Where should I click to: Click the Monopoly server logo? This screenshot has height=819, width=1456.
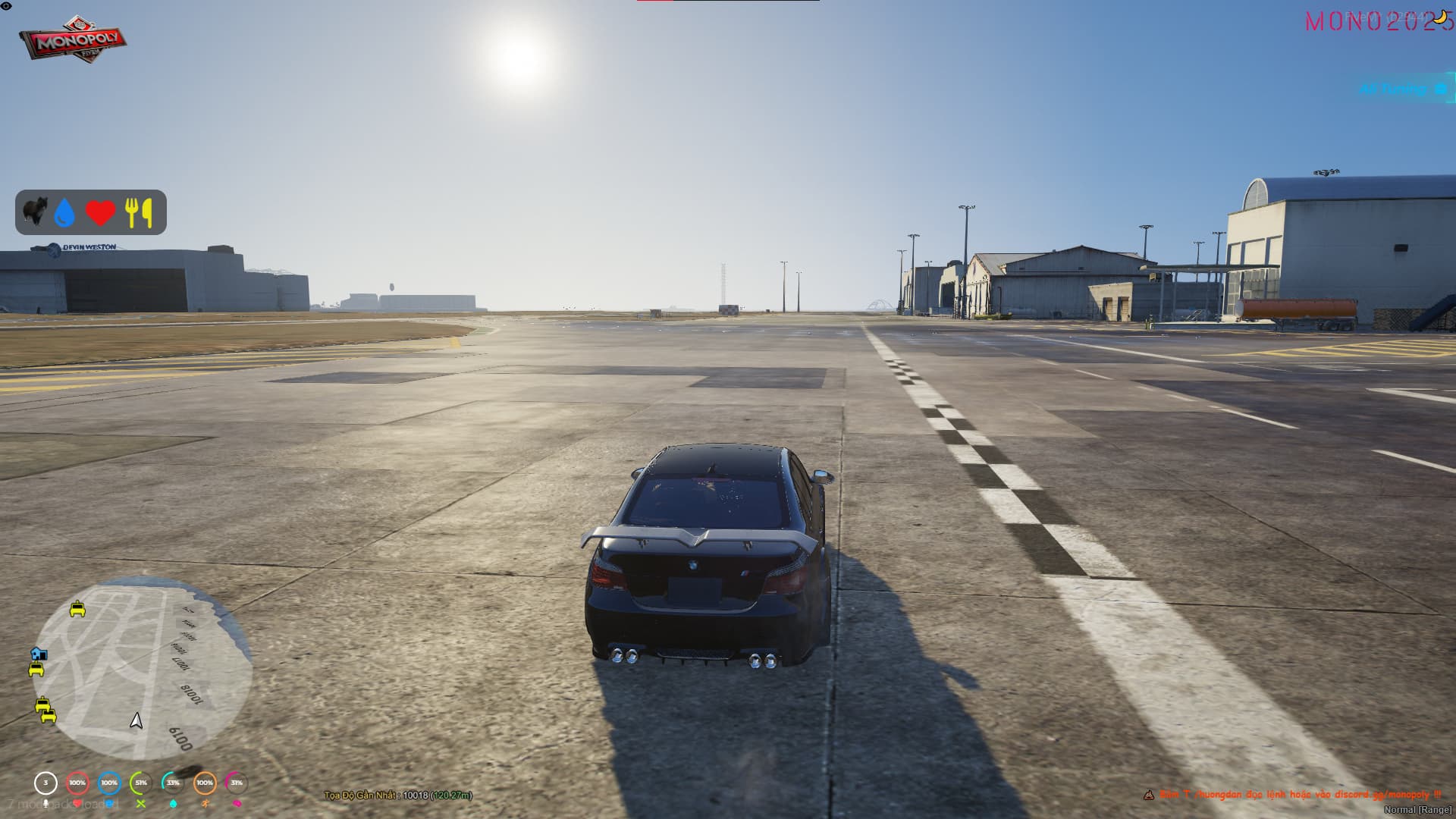coord(73,39)
